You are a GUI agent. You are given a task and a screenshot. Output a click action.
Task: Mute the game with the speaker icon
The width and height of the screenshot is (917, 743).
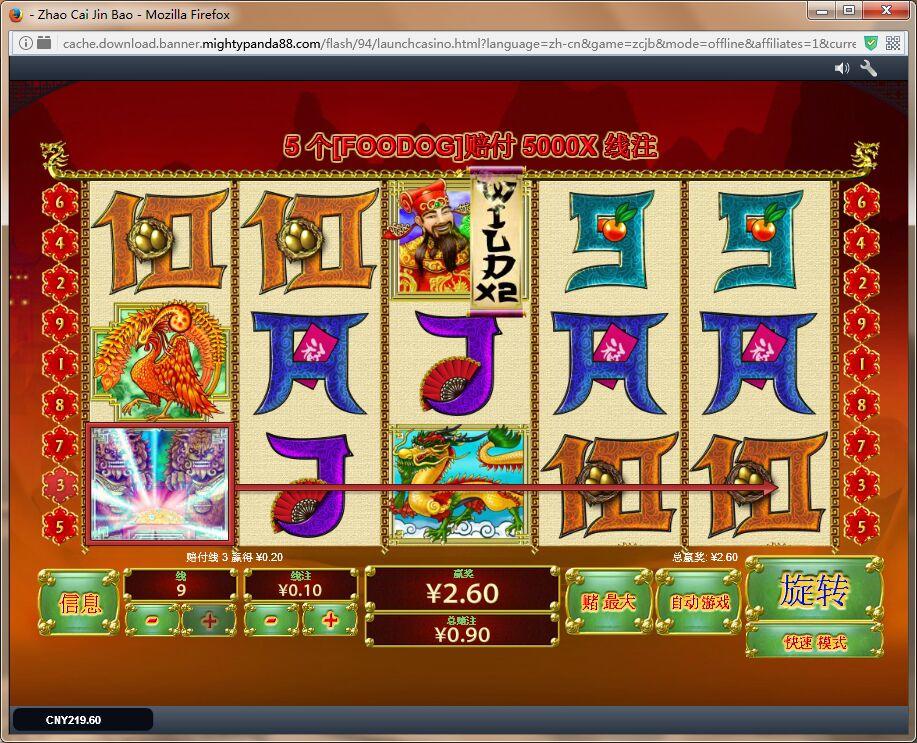click(842, 68)
